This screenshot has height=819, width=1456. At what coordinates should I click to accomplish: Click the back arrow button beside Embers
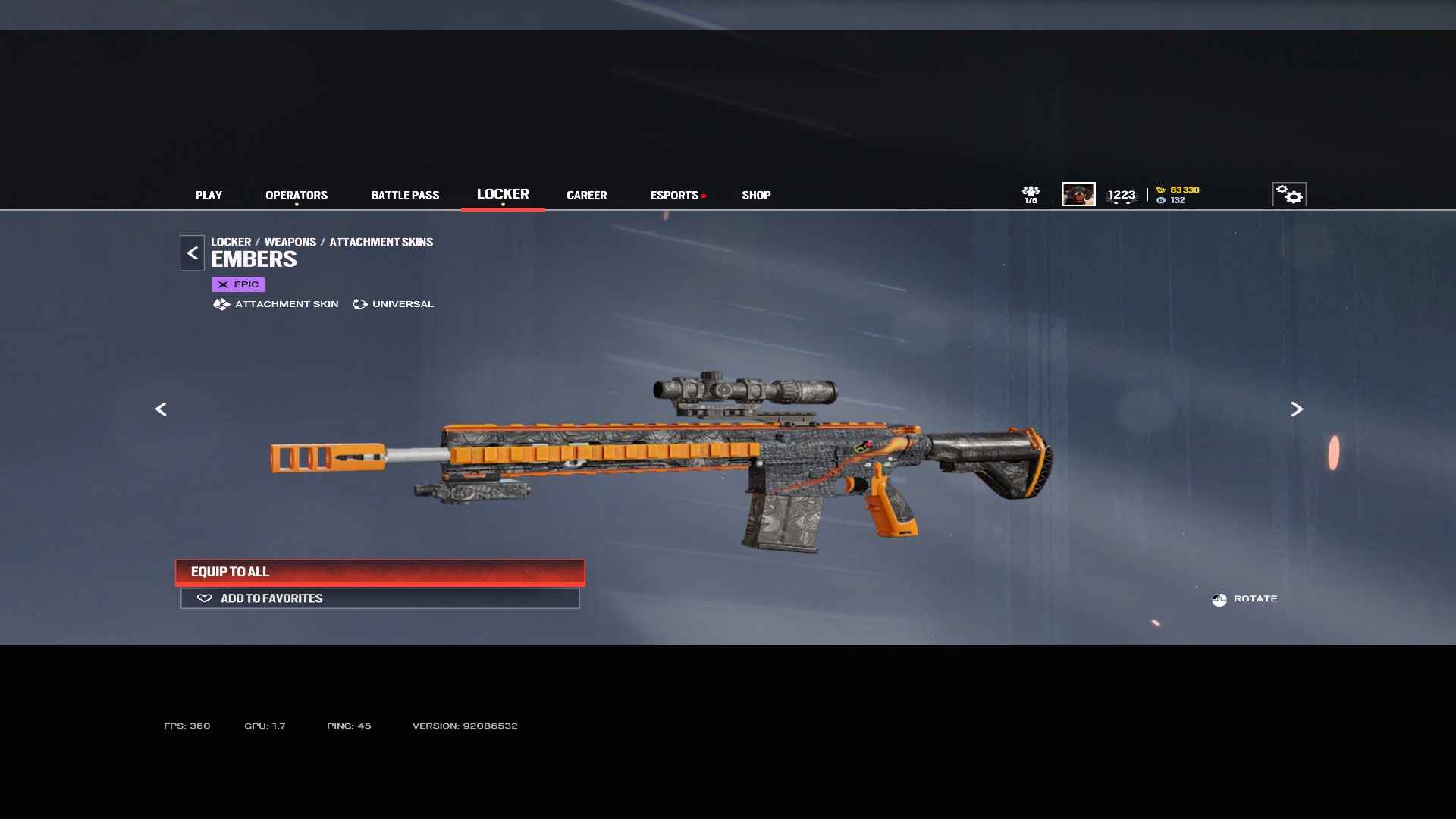[192, 253]
